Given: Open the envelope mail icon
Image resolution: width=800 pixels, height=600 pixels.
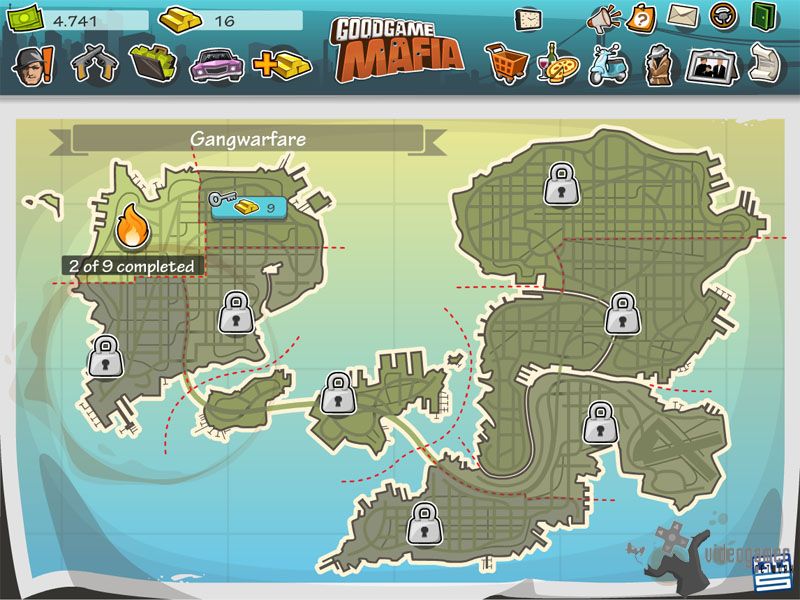Looking at the screenshot, I should (x=682, y=16).
